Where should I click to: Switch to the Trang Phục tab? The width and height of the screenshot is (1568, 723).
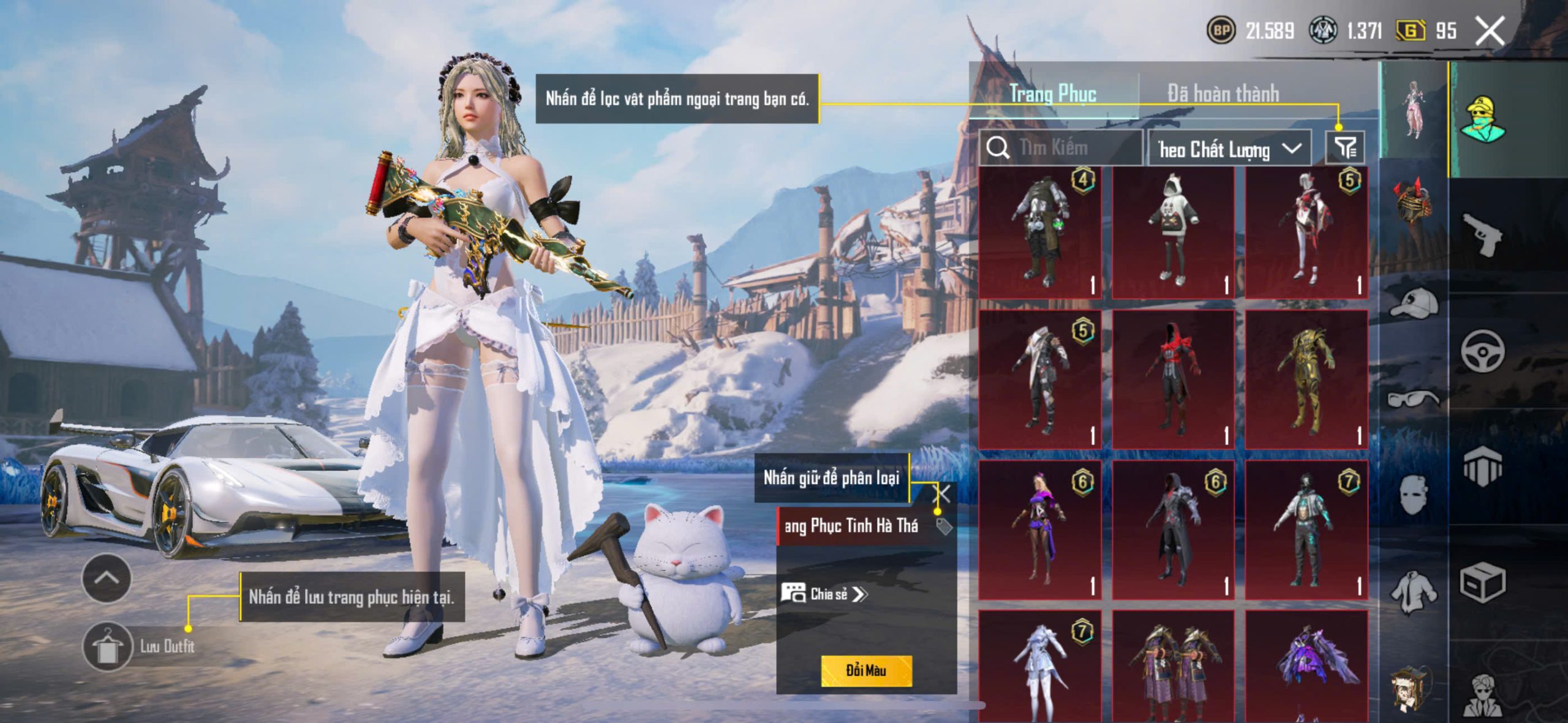click(x=1052, y=94)
